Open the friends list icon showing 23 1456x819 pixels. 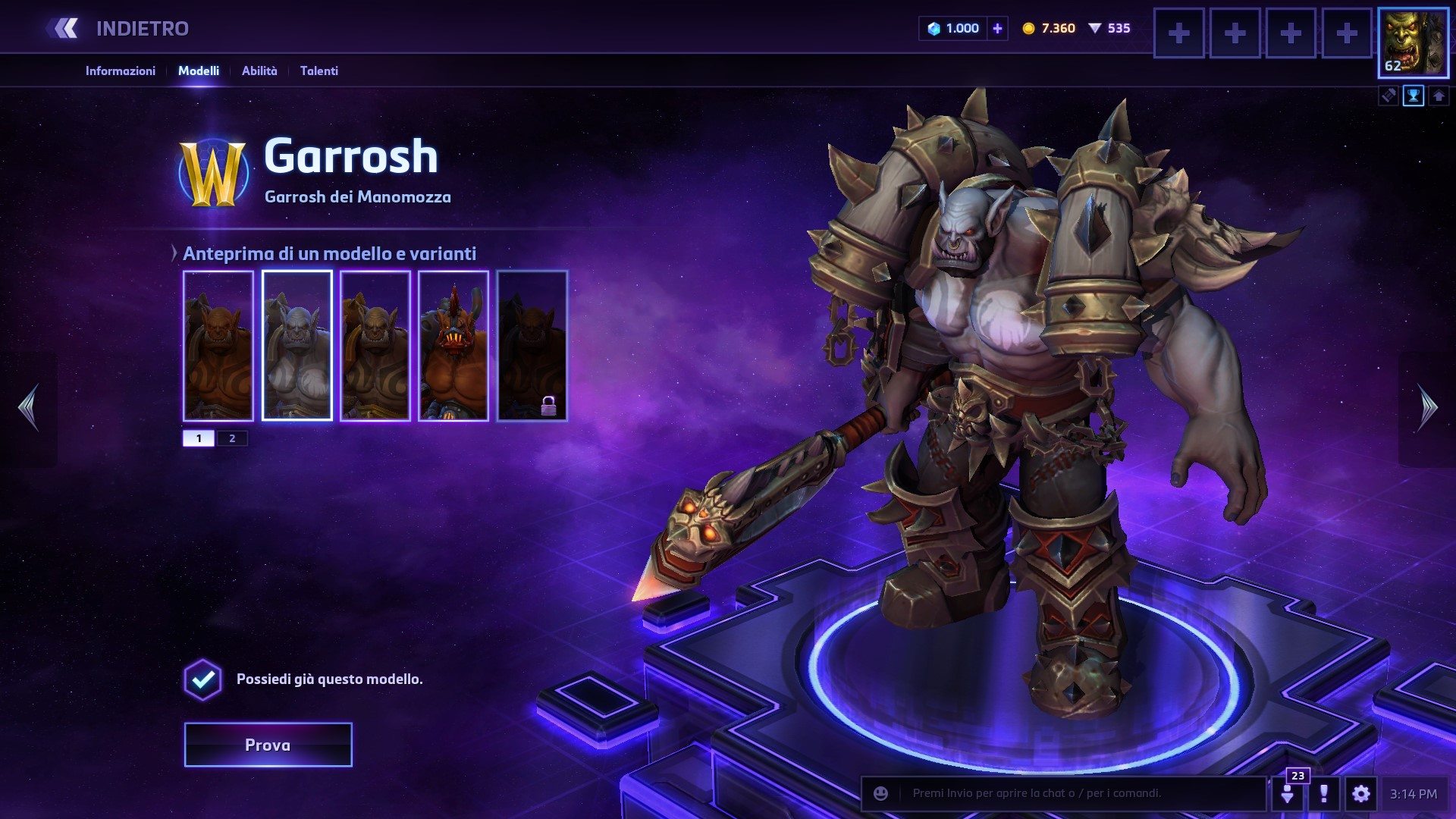1288,794
